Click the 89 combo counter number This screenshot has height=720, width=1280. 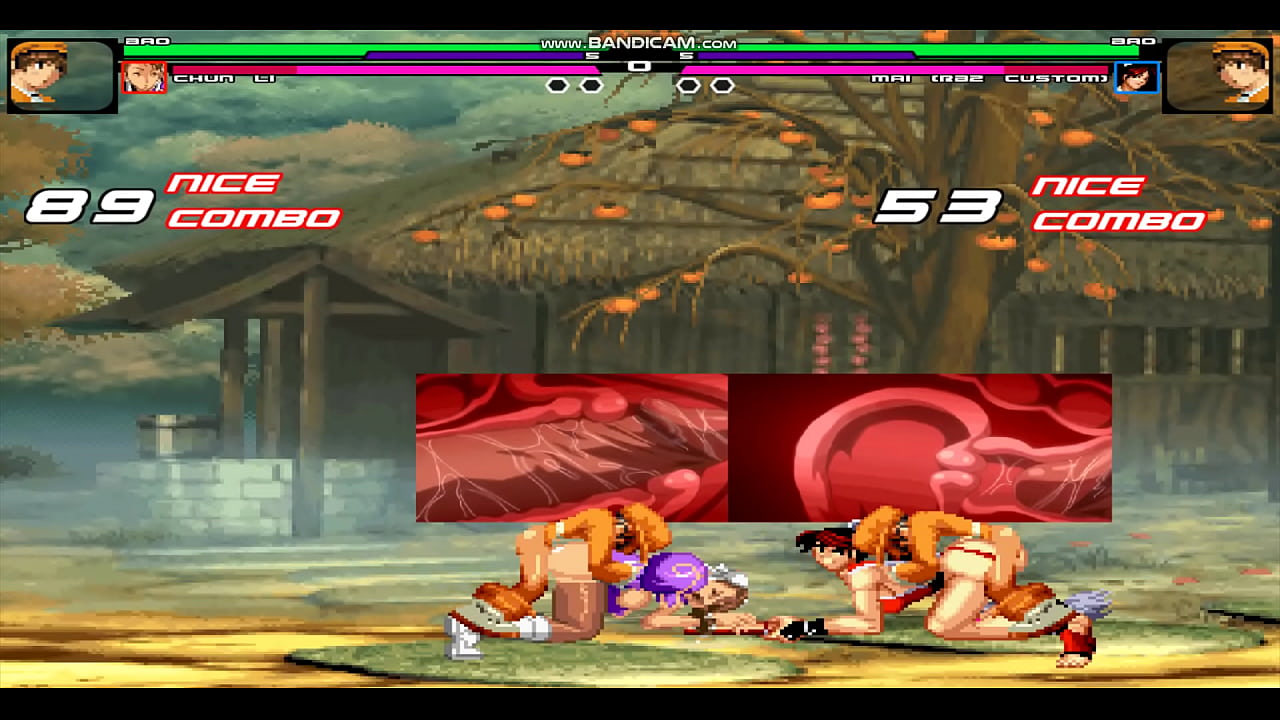click(92, 205)
